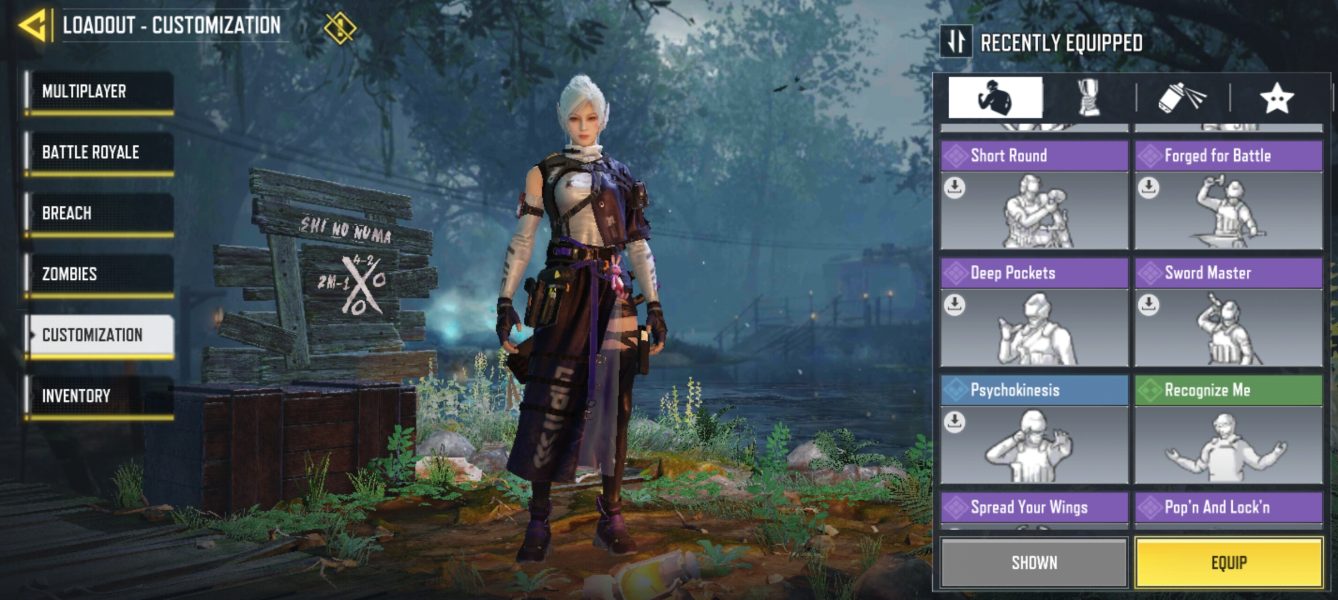Switch to the emotes tab
This screenshot has height=600, width=1338.
click(995, 98)
